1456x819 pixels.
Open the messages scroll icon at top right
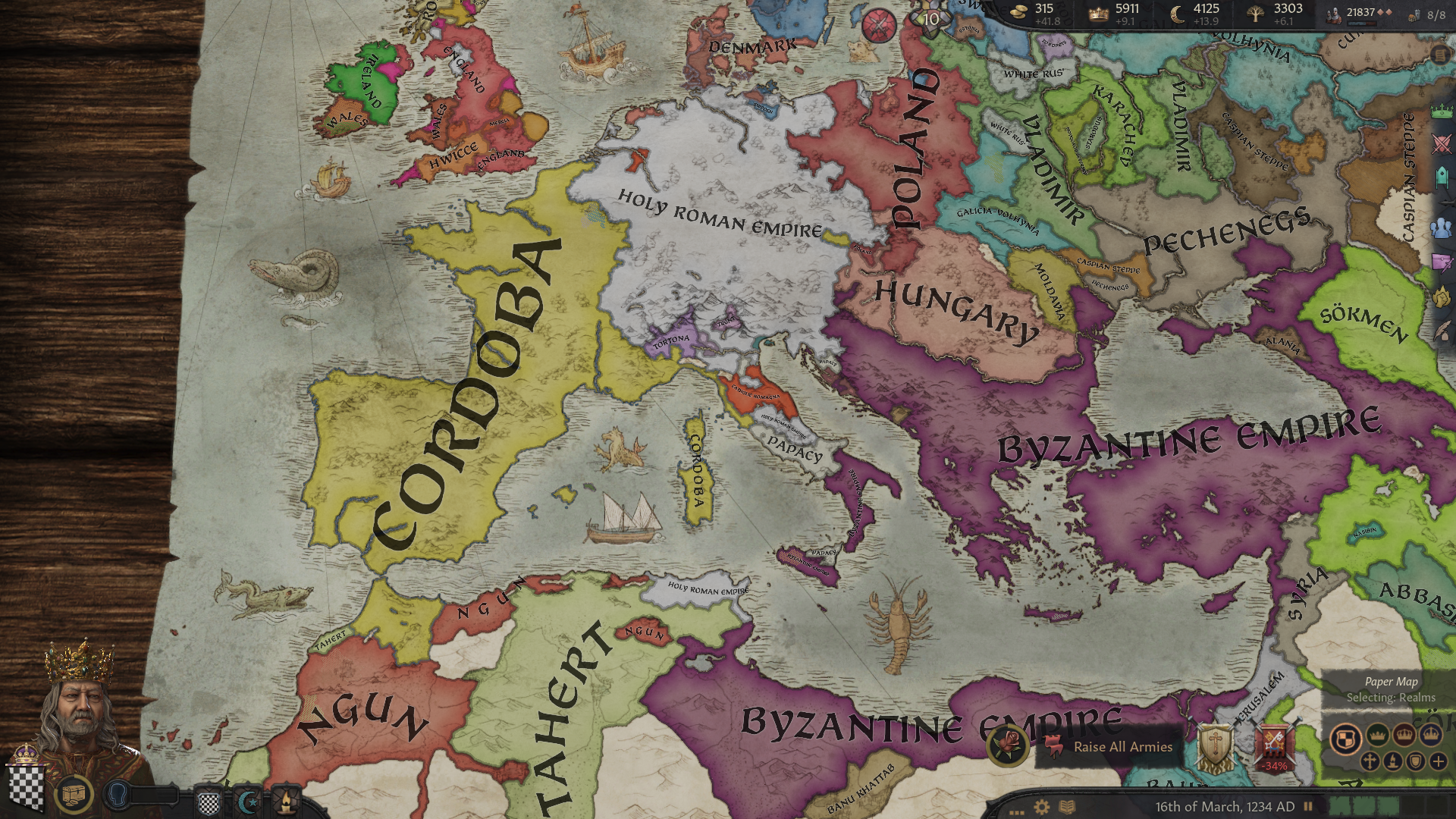tap(1439, 55)
